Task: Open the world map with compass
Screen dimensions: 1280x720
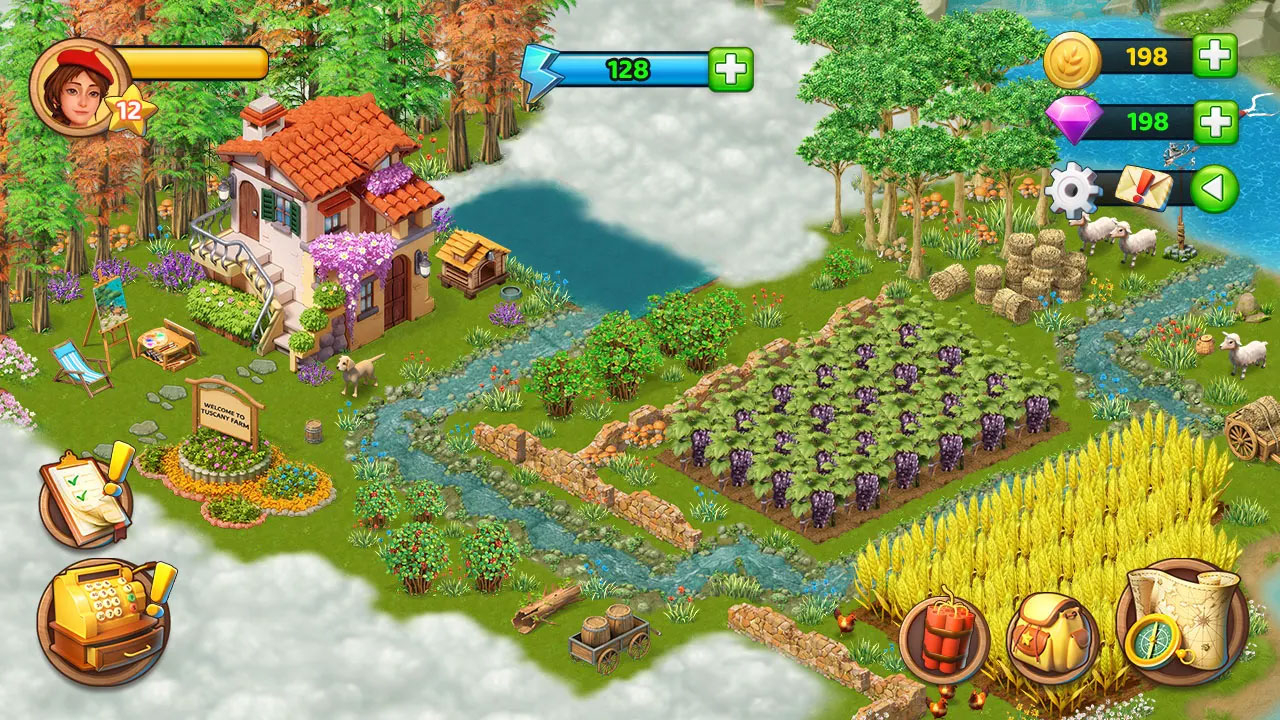Action: point(1183,620)
